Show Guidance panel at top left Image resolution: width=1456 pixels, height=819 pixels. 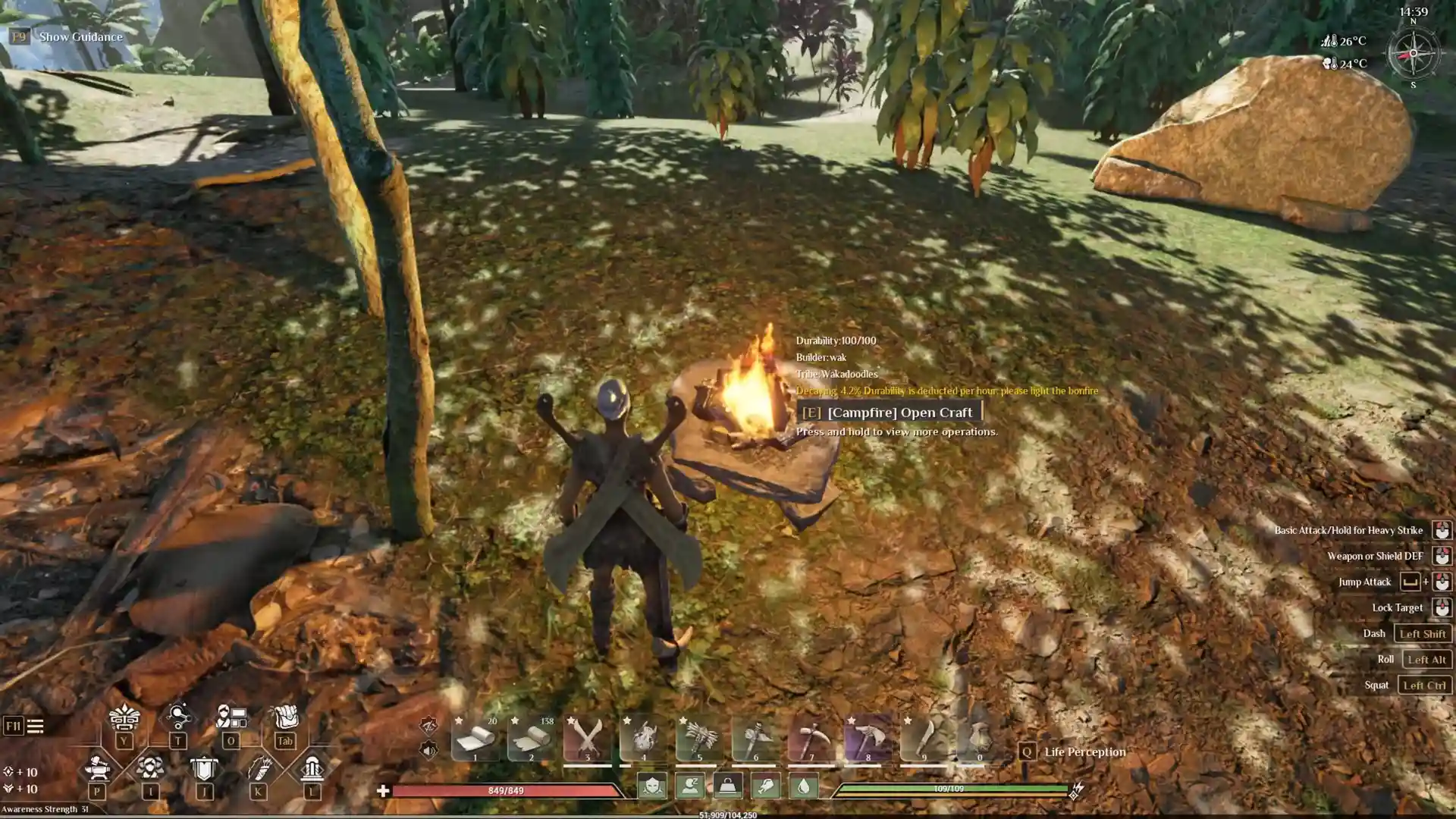[x=80, y=36]
